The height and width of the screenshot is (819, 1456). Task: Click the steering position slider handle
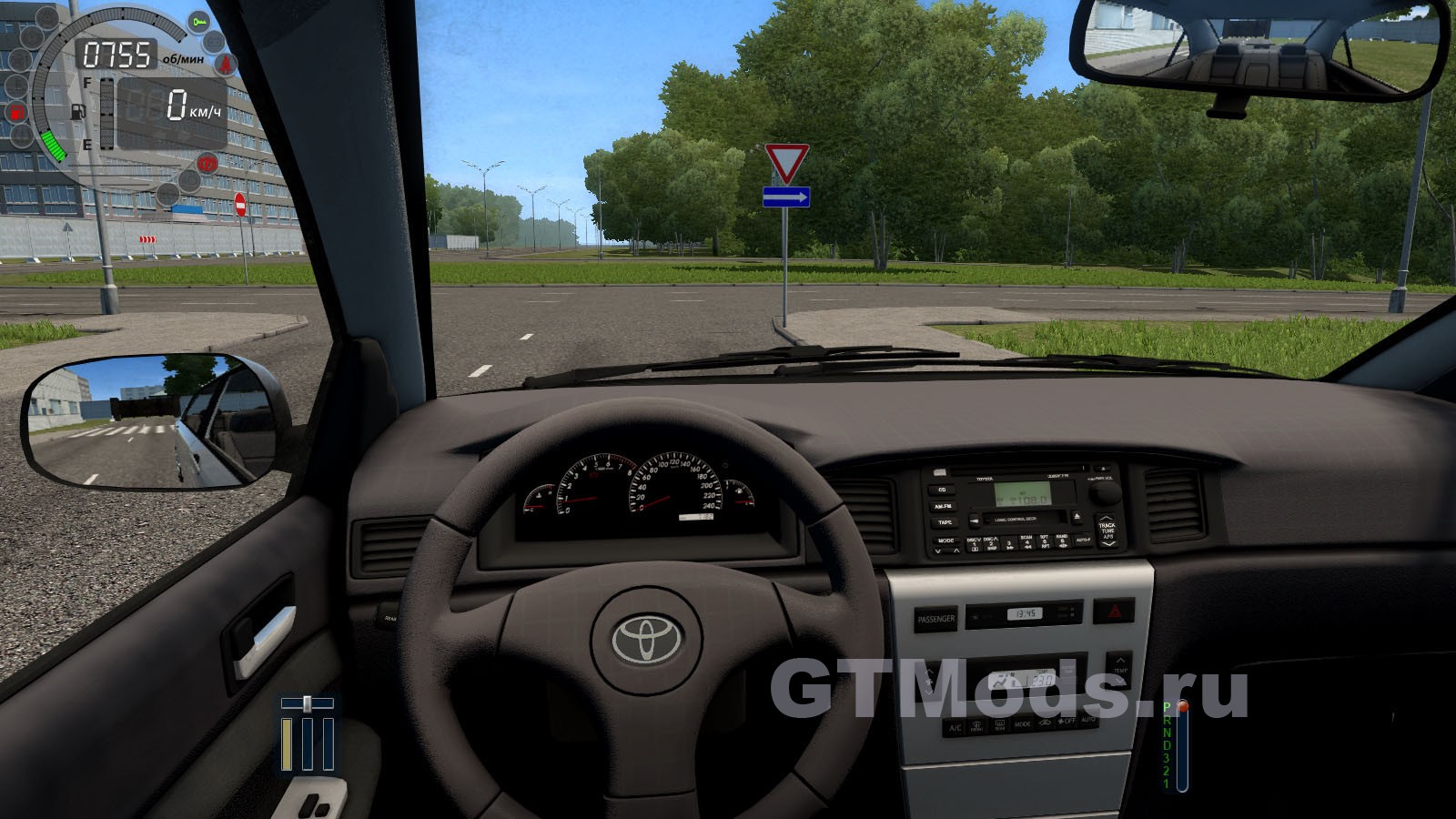click(x=308, y=703)
